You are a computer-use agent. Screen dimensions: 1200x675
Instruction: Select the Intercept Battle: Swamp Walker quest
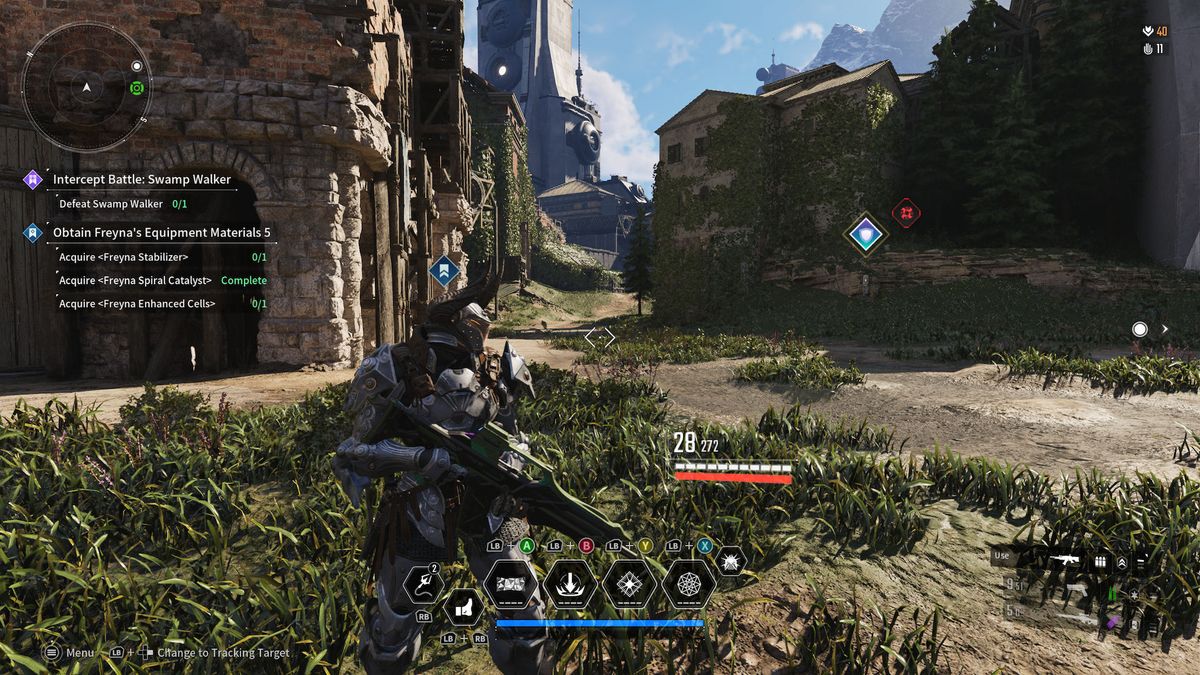(x=141, y=180)
